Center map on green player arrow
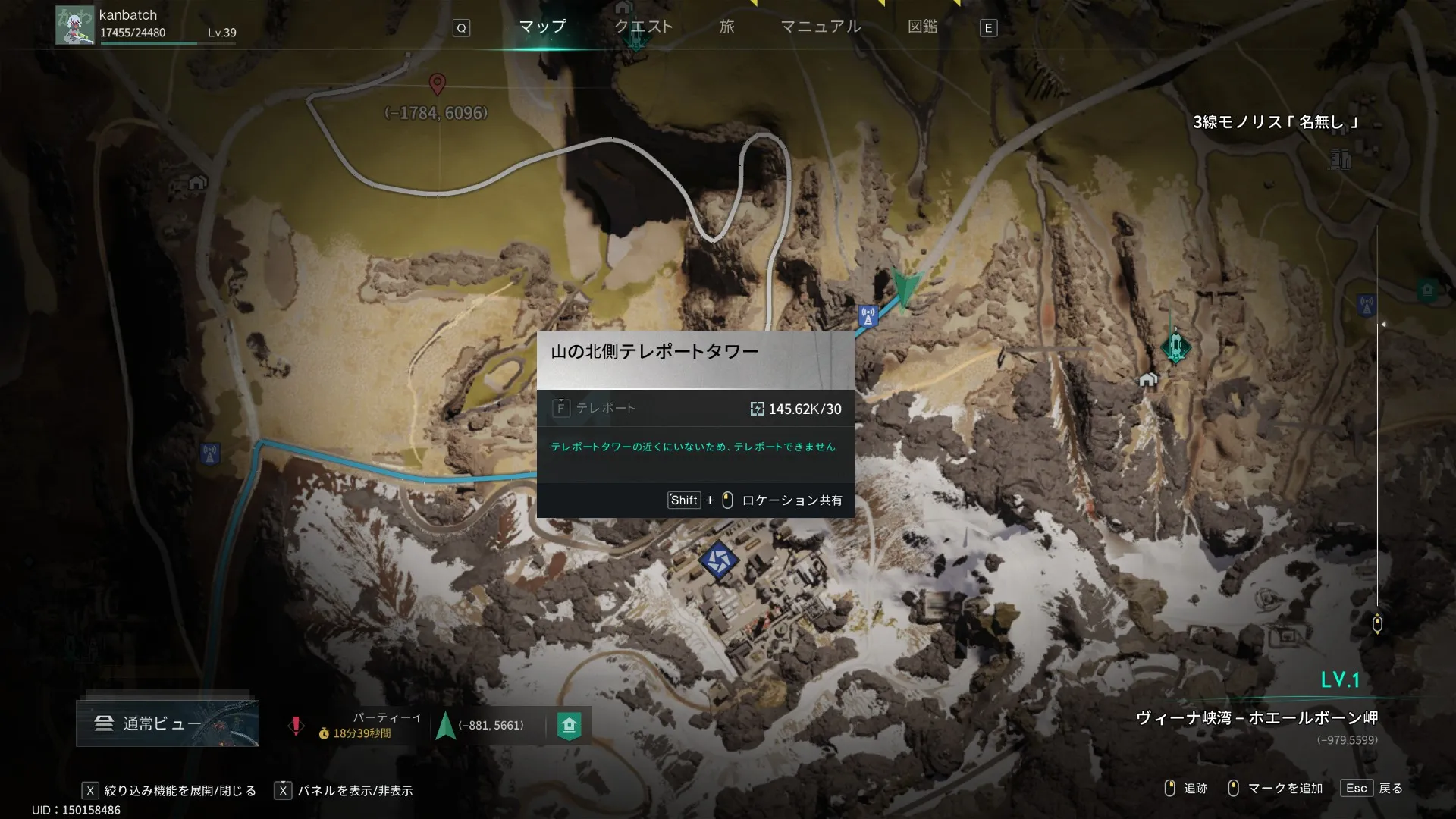 coord(905,287)
